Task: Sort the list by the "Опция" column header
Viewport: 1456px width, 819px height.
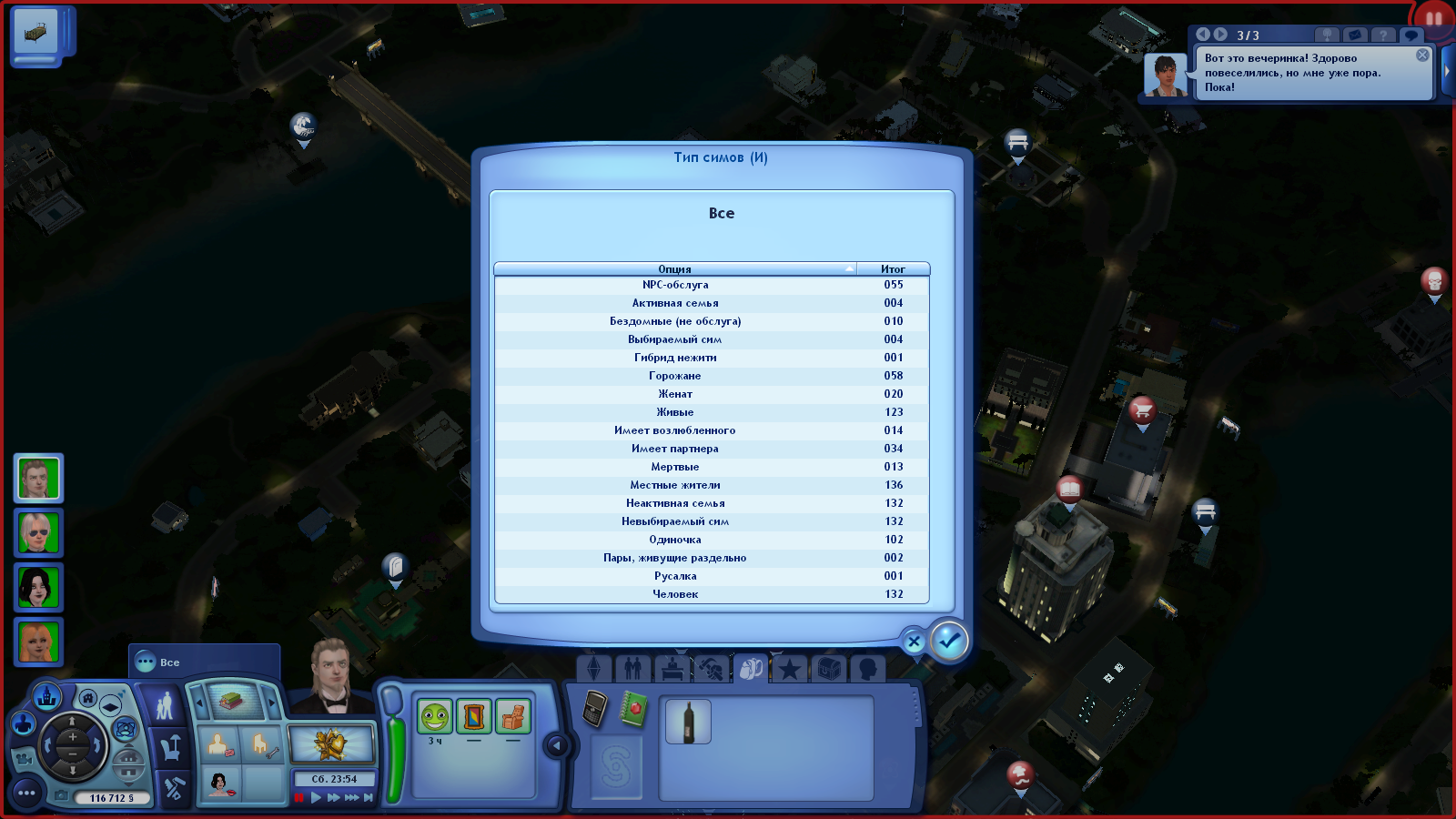Action: coord(674,269)
